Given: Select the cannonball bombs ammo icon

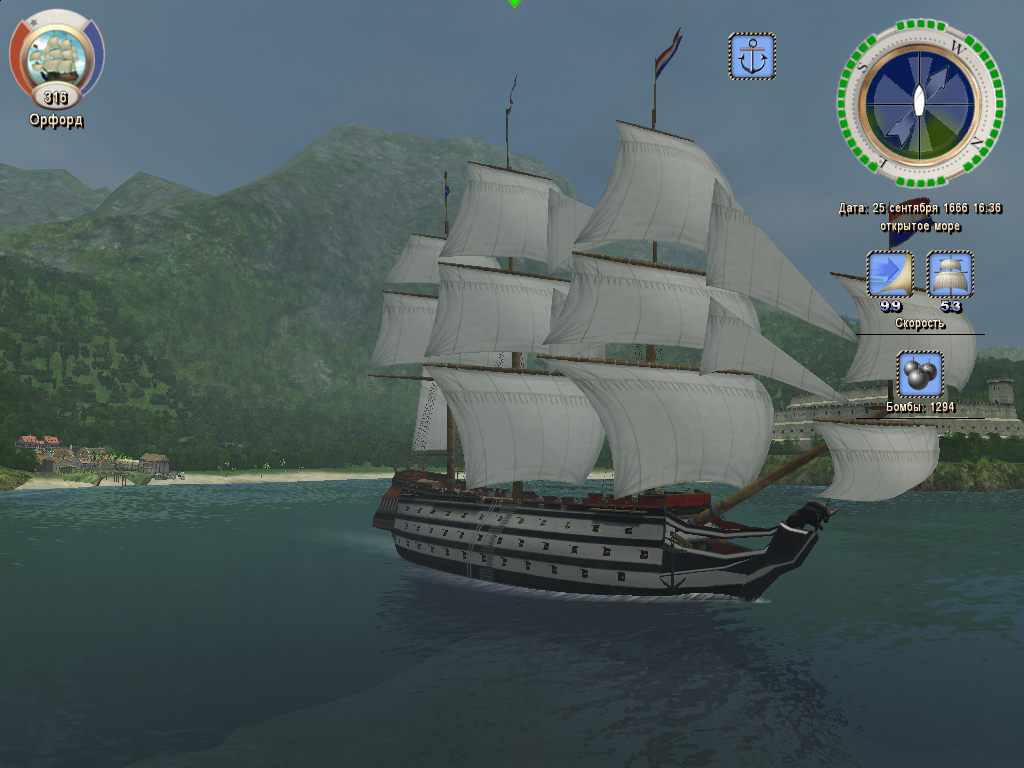Looking at the screenshot, I should point(920,376).
